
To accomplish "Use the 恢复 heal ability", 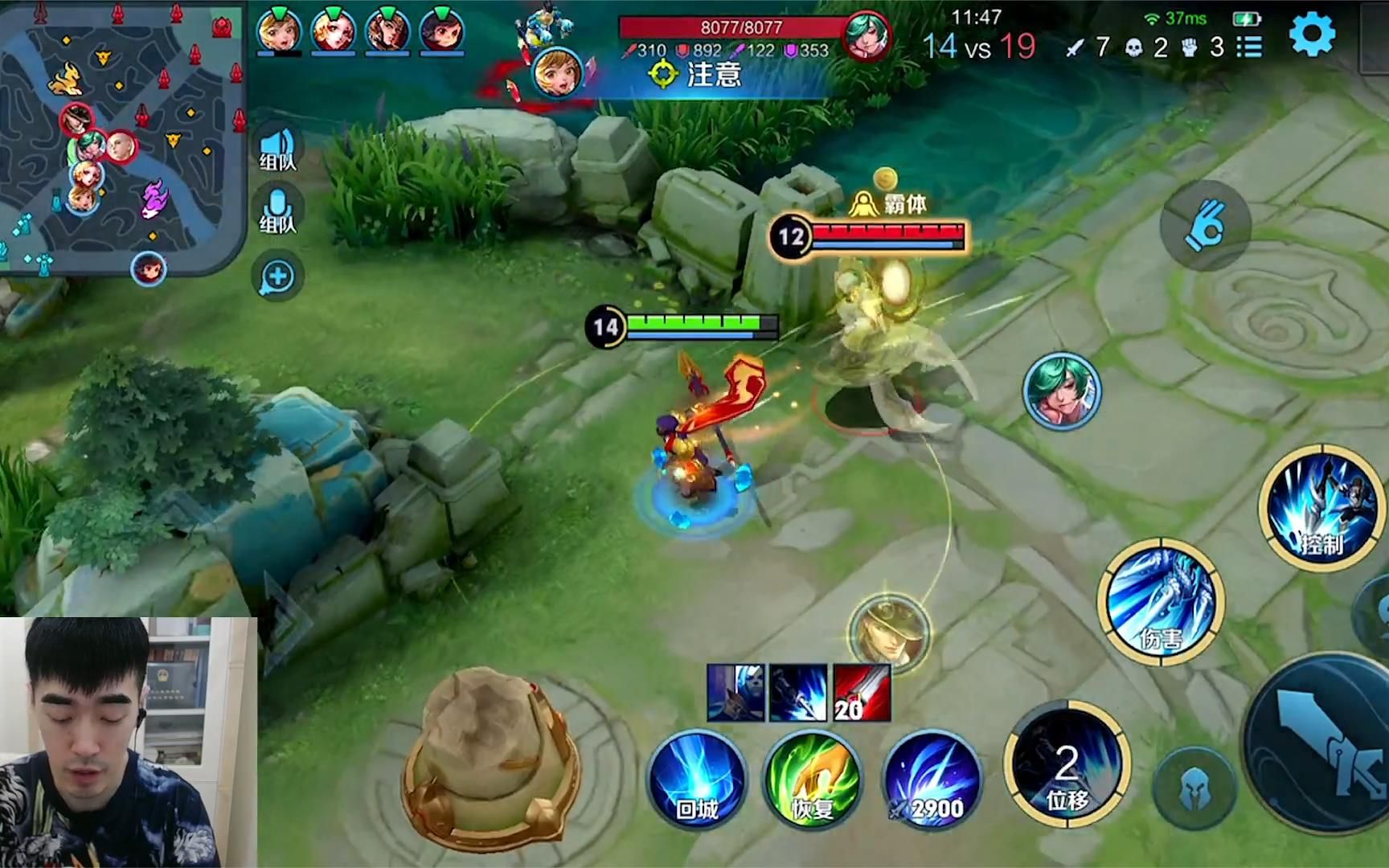I will coord(813,780).
